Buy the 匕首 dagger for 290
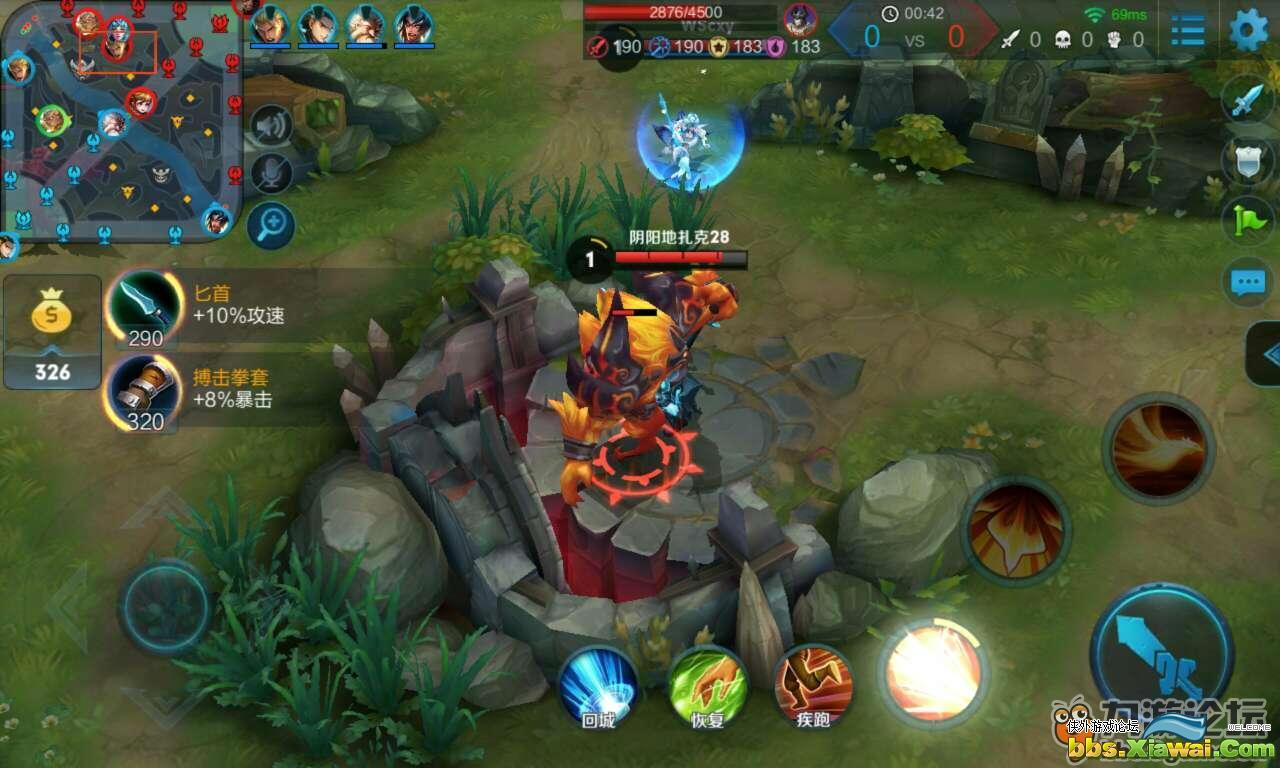This screenshot has height=768, width=1280. click(x=146, y=304)
